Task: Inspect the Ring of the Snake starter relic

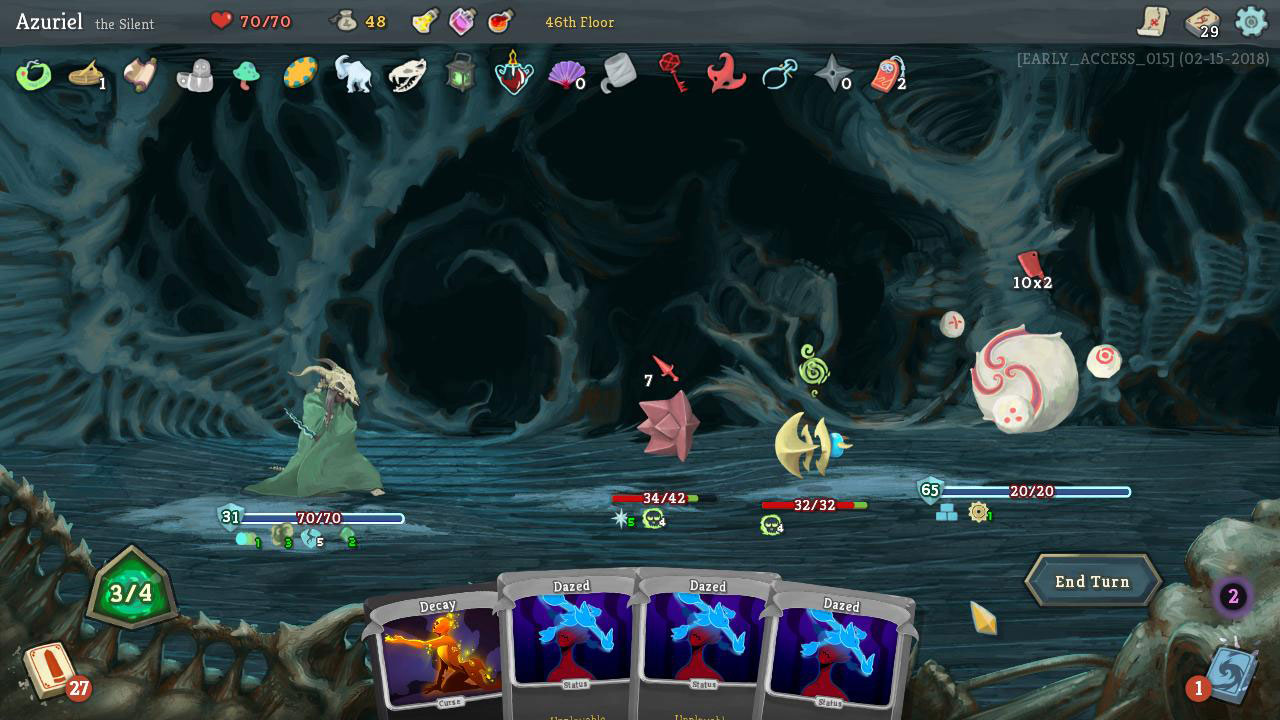Action: pos(33,75)
